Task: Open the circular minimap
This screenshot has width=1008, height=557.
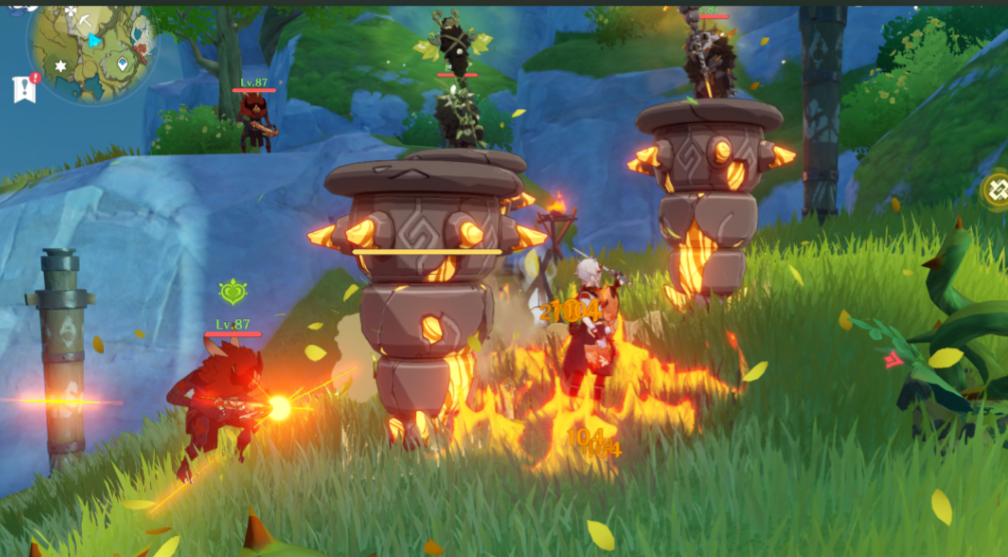Action: 92,52
